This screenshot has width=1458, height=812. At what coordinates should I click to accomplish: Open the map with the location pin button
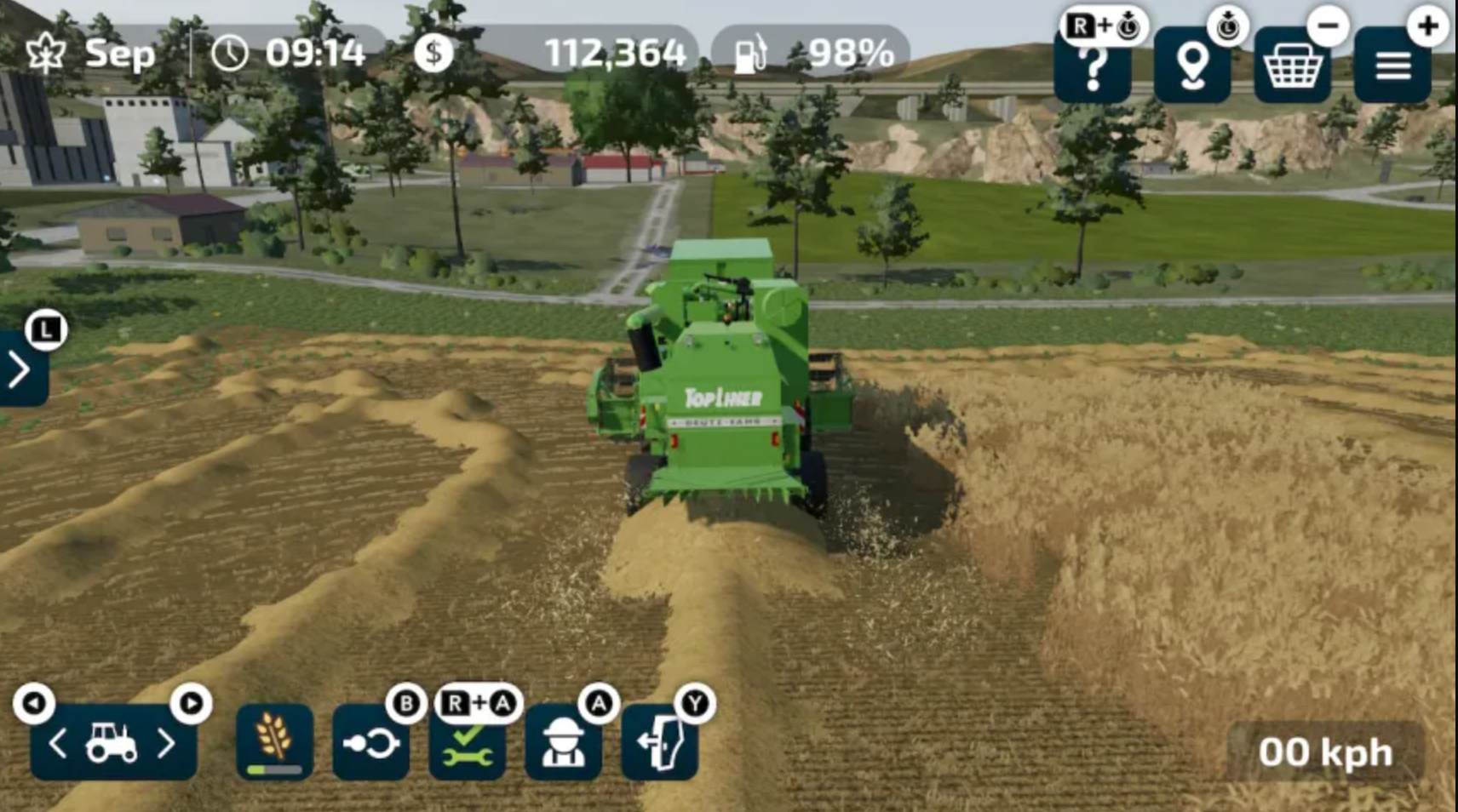click(1191, 66)
